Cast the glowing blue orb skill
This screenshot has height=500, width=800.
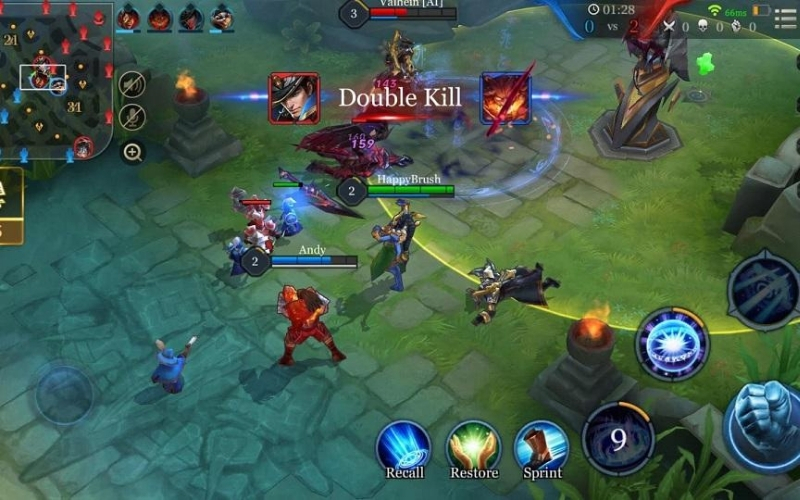point(671,344)
